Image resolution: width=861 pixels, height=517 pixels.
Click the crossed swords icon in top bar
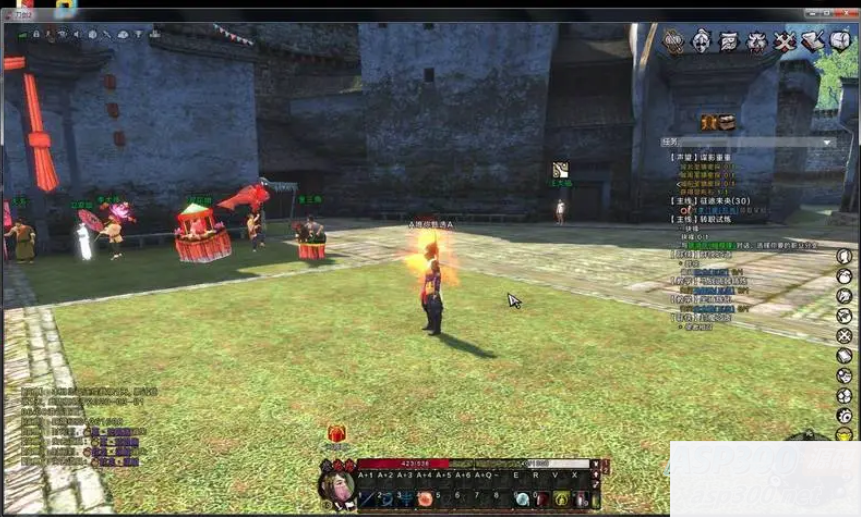(x=785, y=41)
